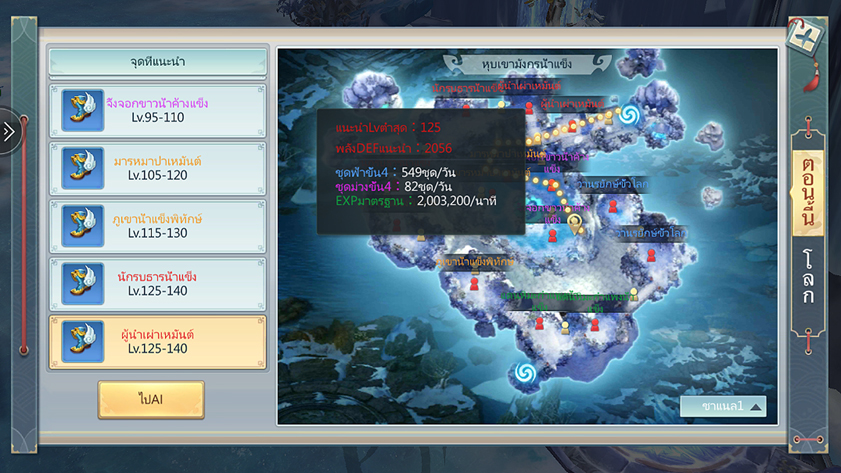
Task: Click the blue swirl portal at the map's bottom
Action: point(523,374)
